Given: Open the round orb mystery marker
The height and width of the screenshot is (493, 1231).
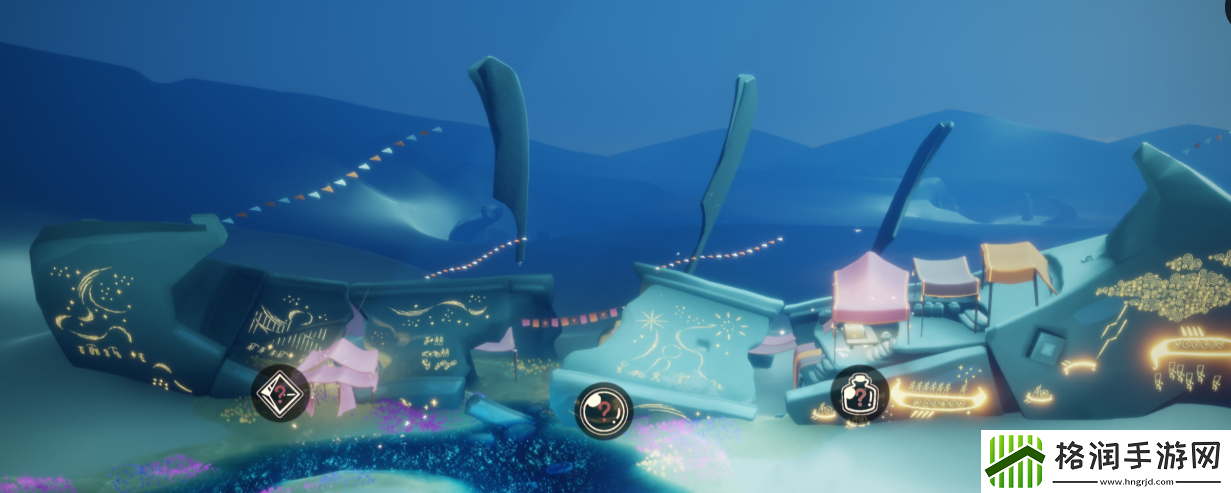Looking at the screenshot, I should (604, 410).
